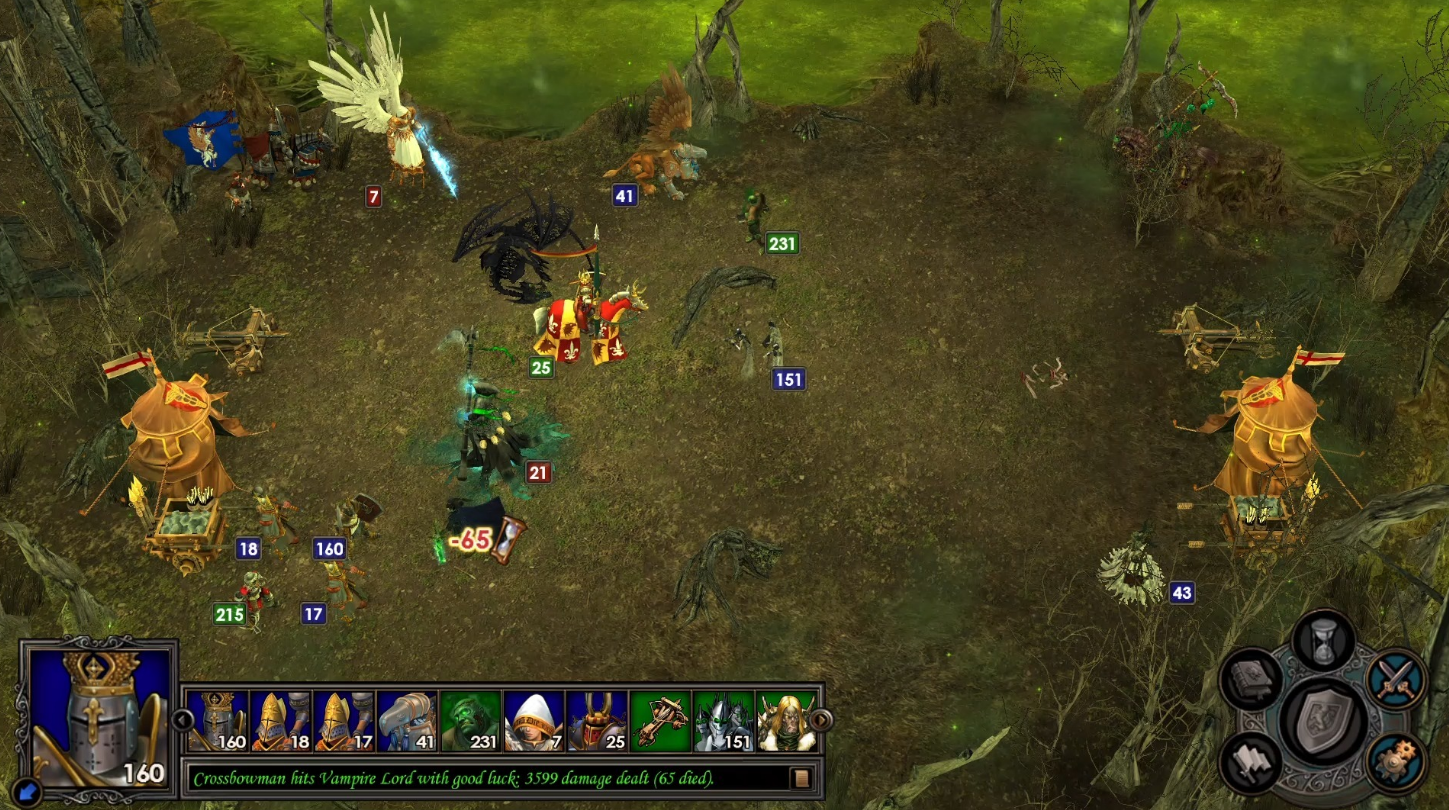Toggle the crossed swords auto-combat button
The image size is (1449, 810).
pyautogui.click(x=1397, y=679)
